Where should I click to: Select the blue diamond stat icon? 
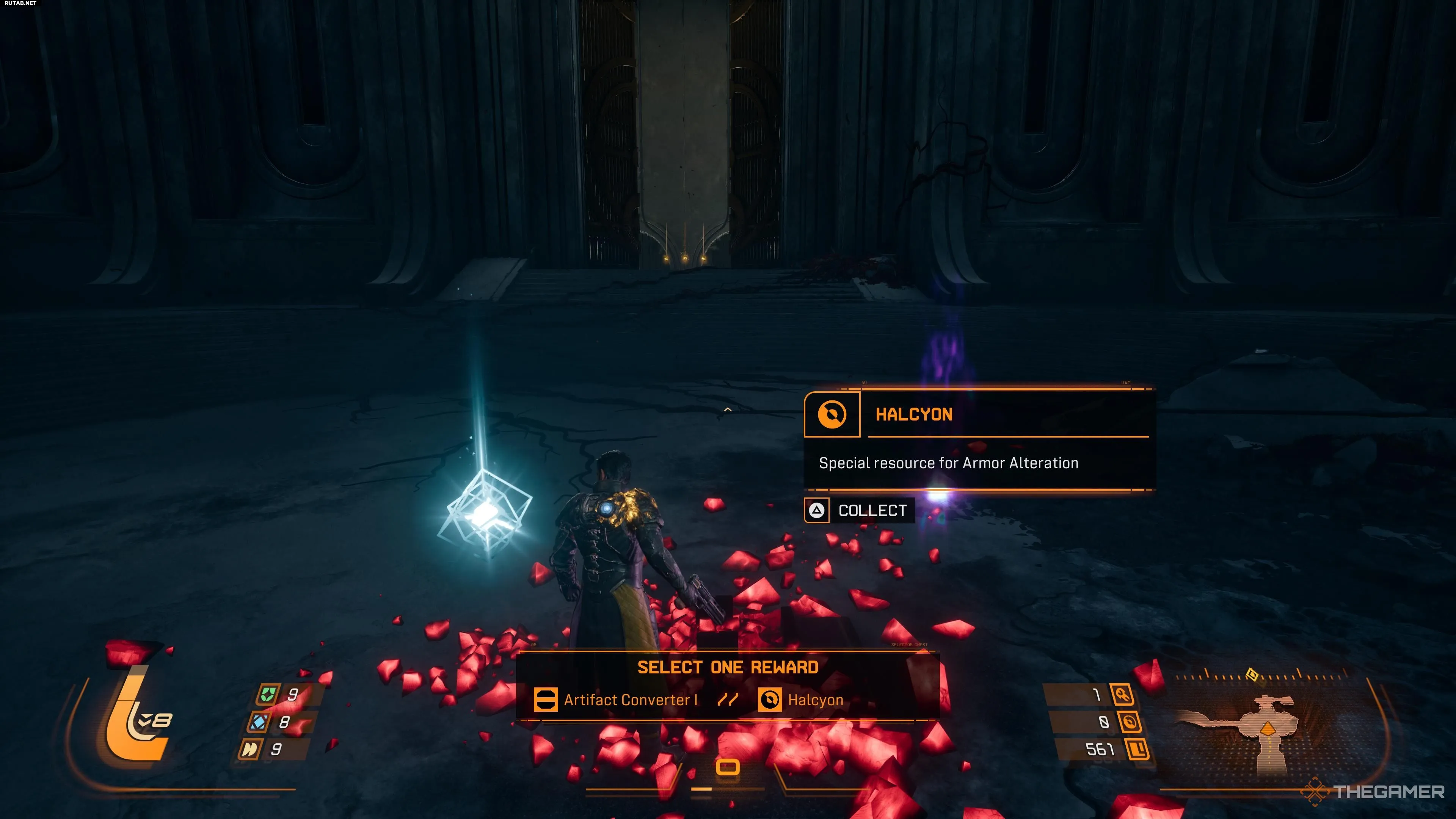[259, 722]
